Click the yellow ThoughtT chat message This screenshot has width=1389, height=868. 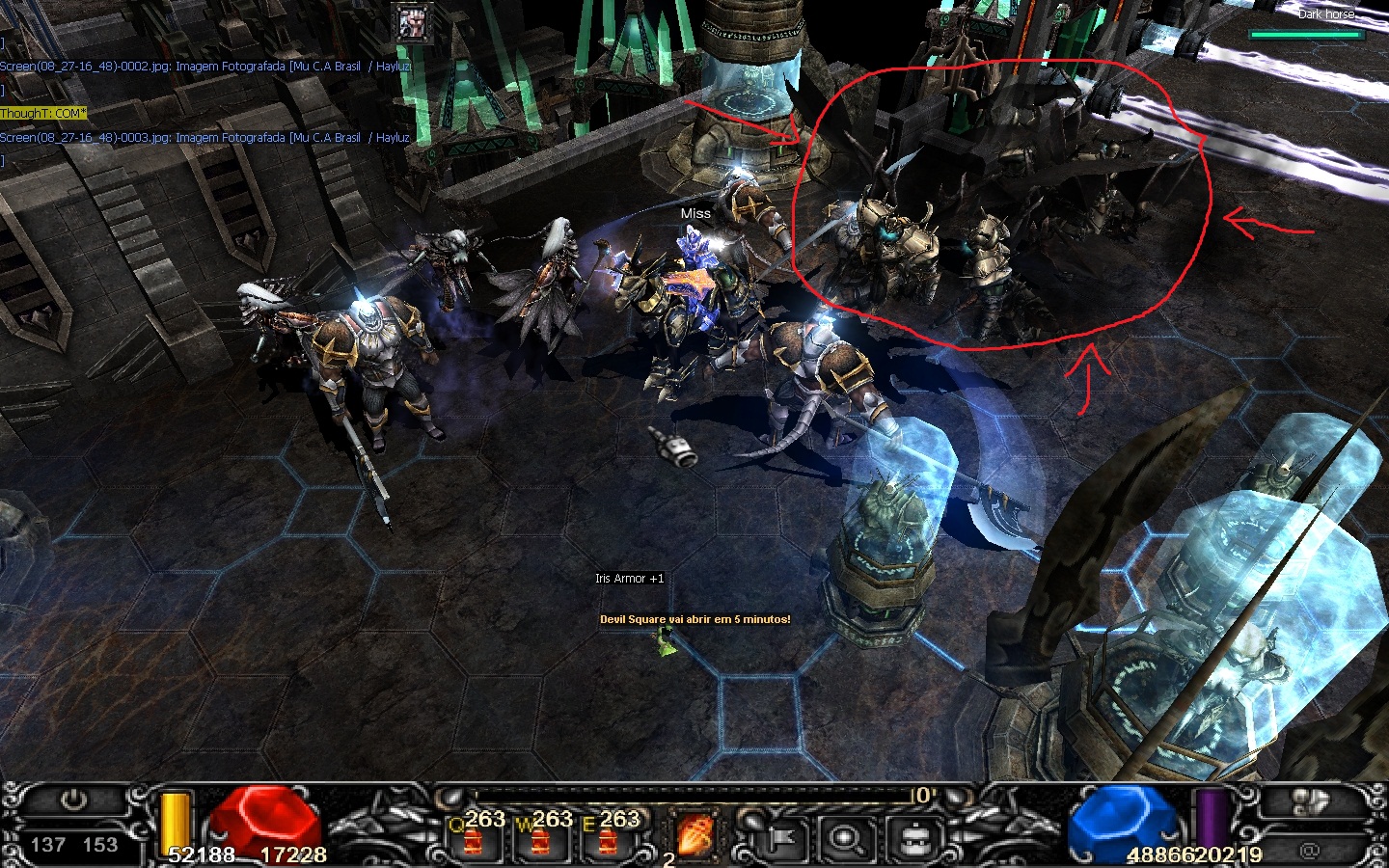pos(43,114)
